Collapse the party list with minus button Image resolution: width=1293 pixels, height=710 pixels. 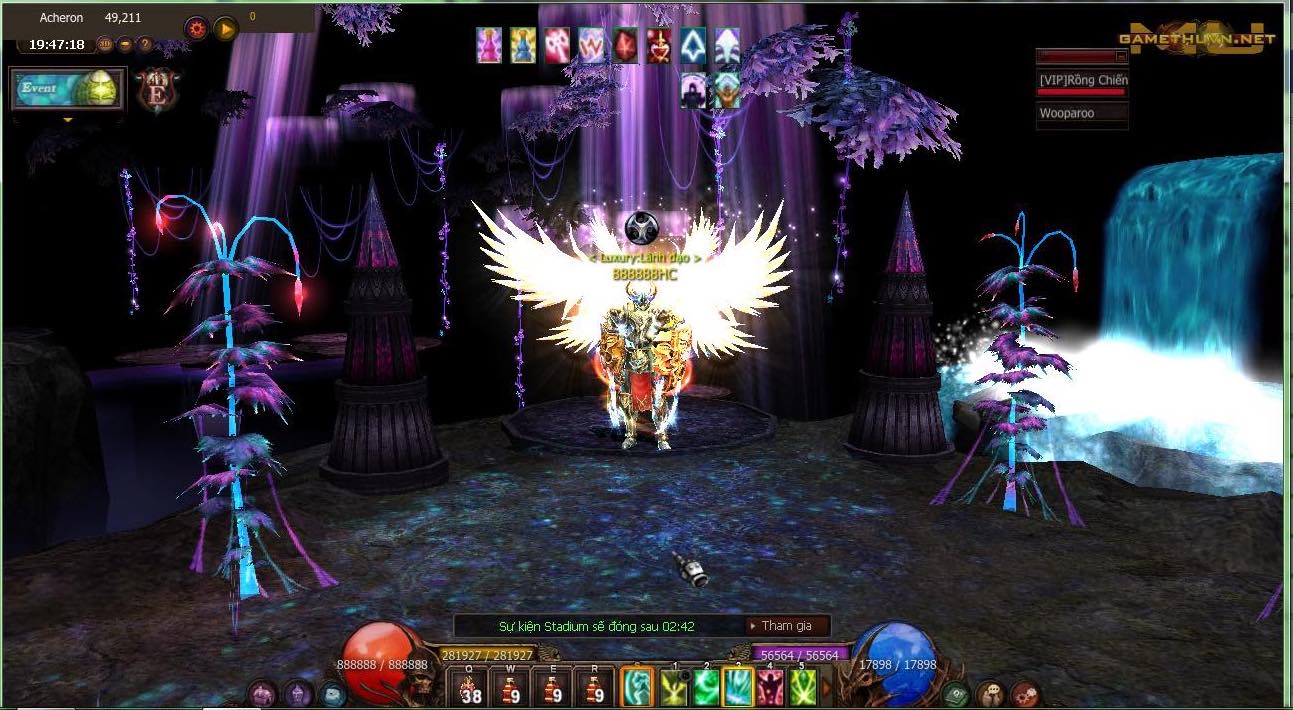coord(1120,56)
